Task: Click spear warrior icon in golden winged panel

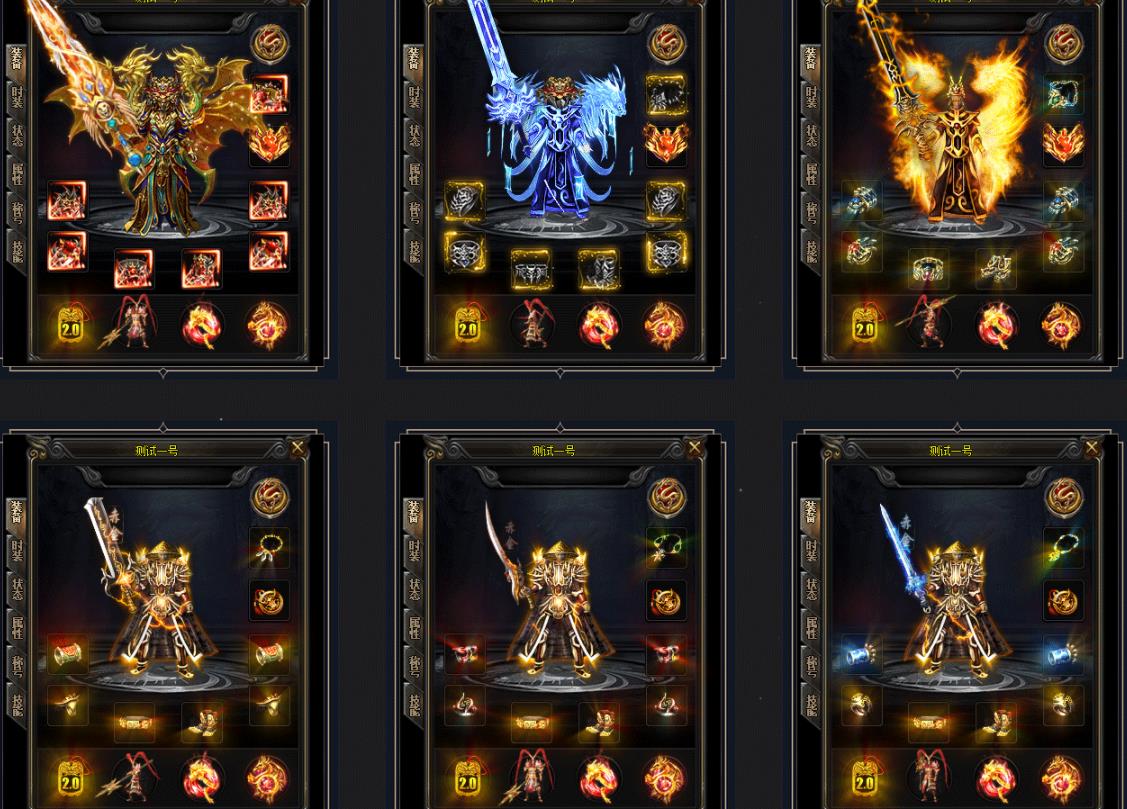Action: coord(135,324)
